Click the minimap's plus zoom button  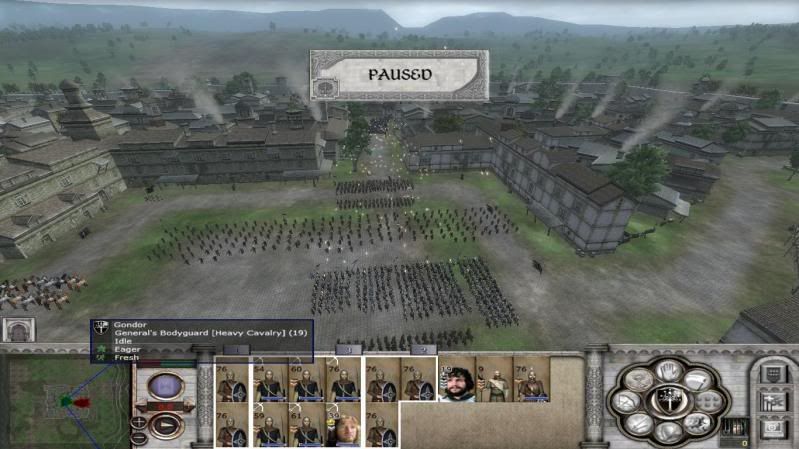(139, 421)
